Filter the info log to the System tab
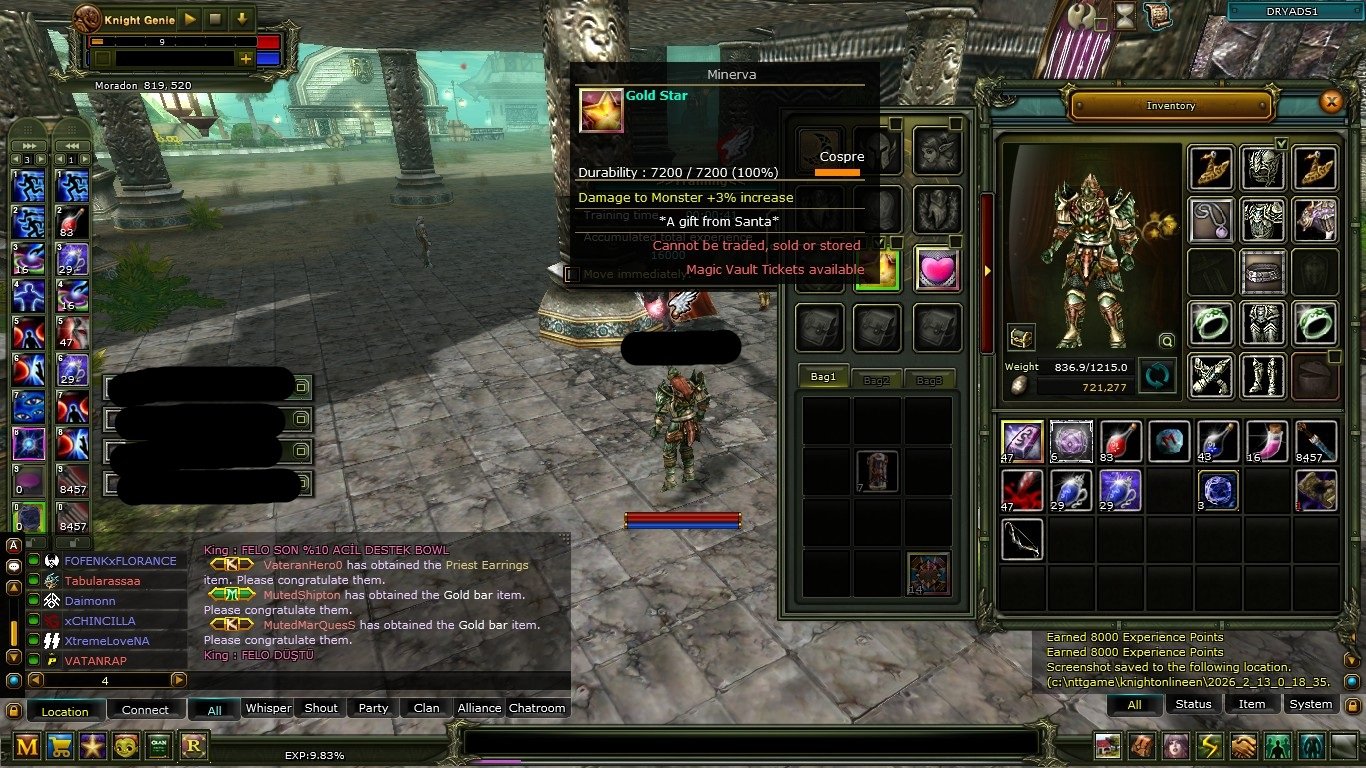This screenshot has width=1366, height=768. coord(1310,704)
